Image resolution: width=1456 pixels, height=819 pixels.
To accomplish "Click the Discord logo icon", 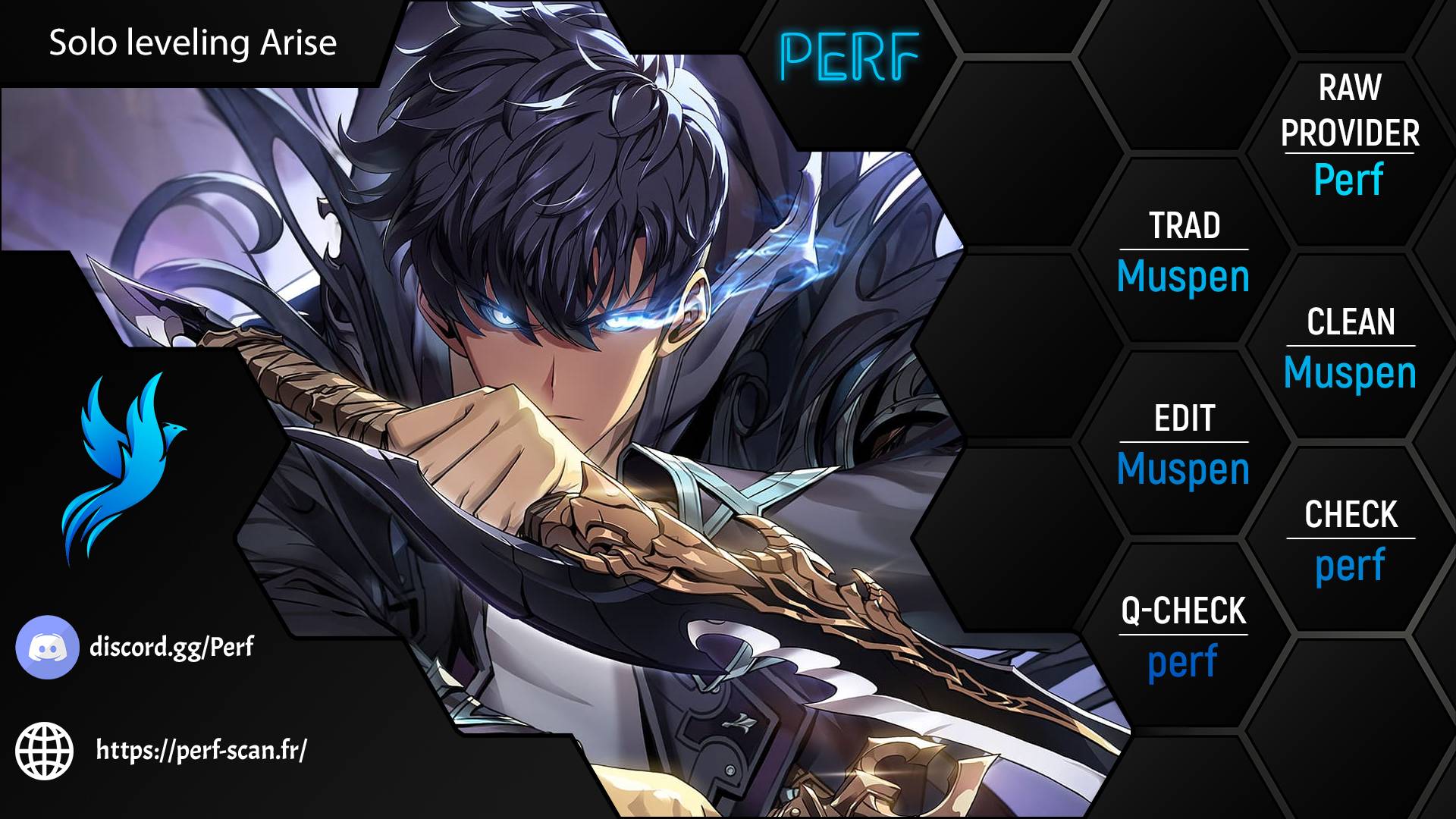I will pos(47,647).
